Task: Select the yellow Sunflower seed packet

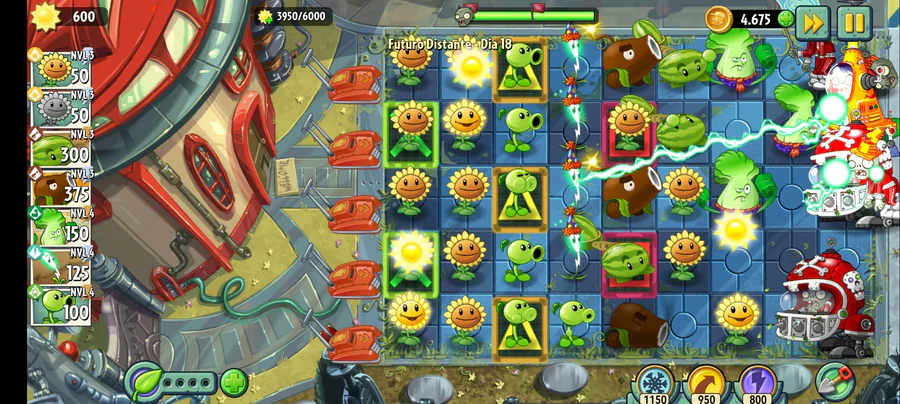Action: pos(62,68)
